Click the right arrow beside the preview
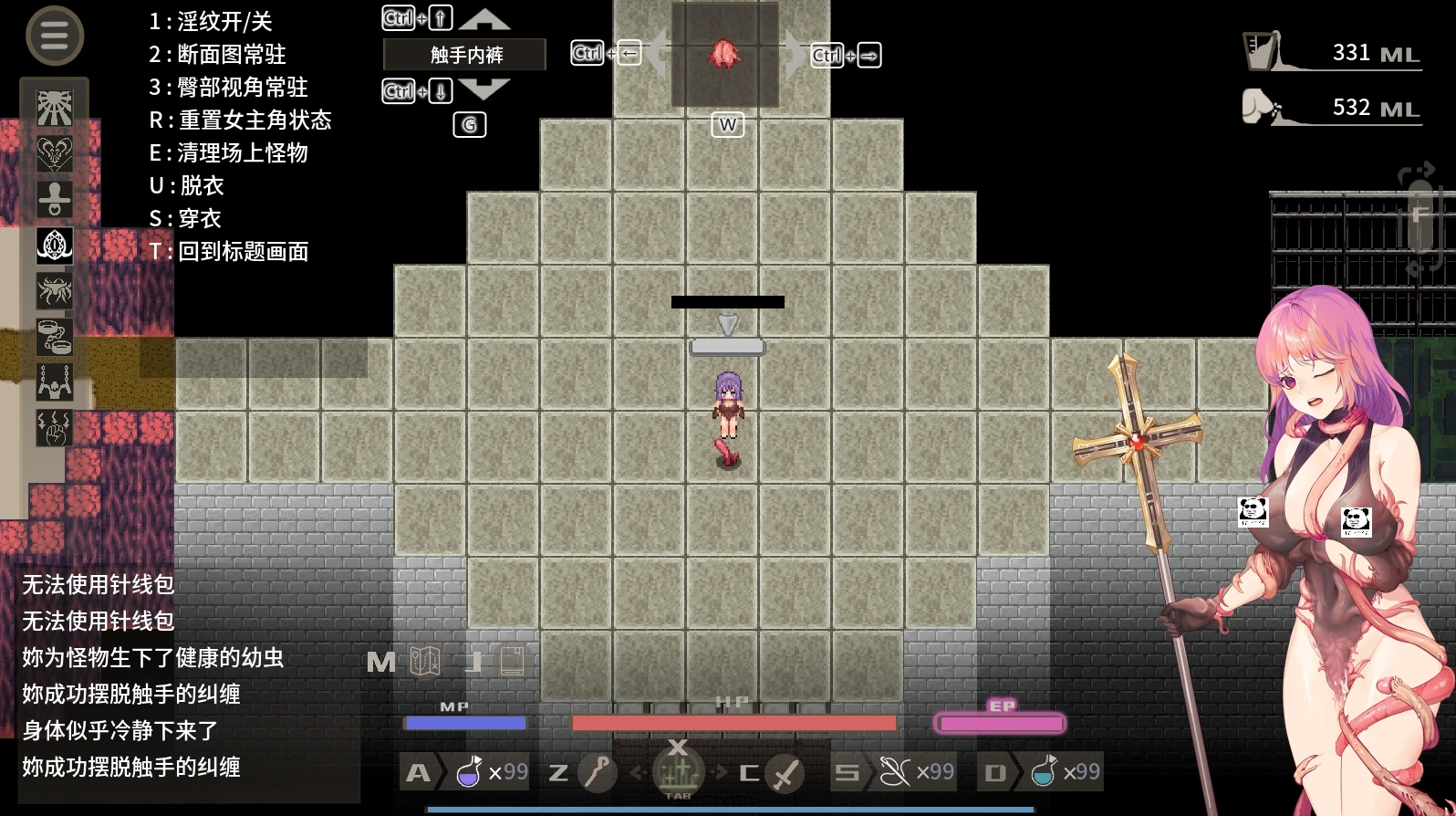This screenshot has width=1456, height=816. (x=796, y=54)
